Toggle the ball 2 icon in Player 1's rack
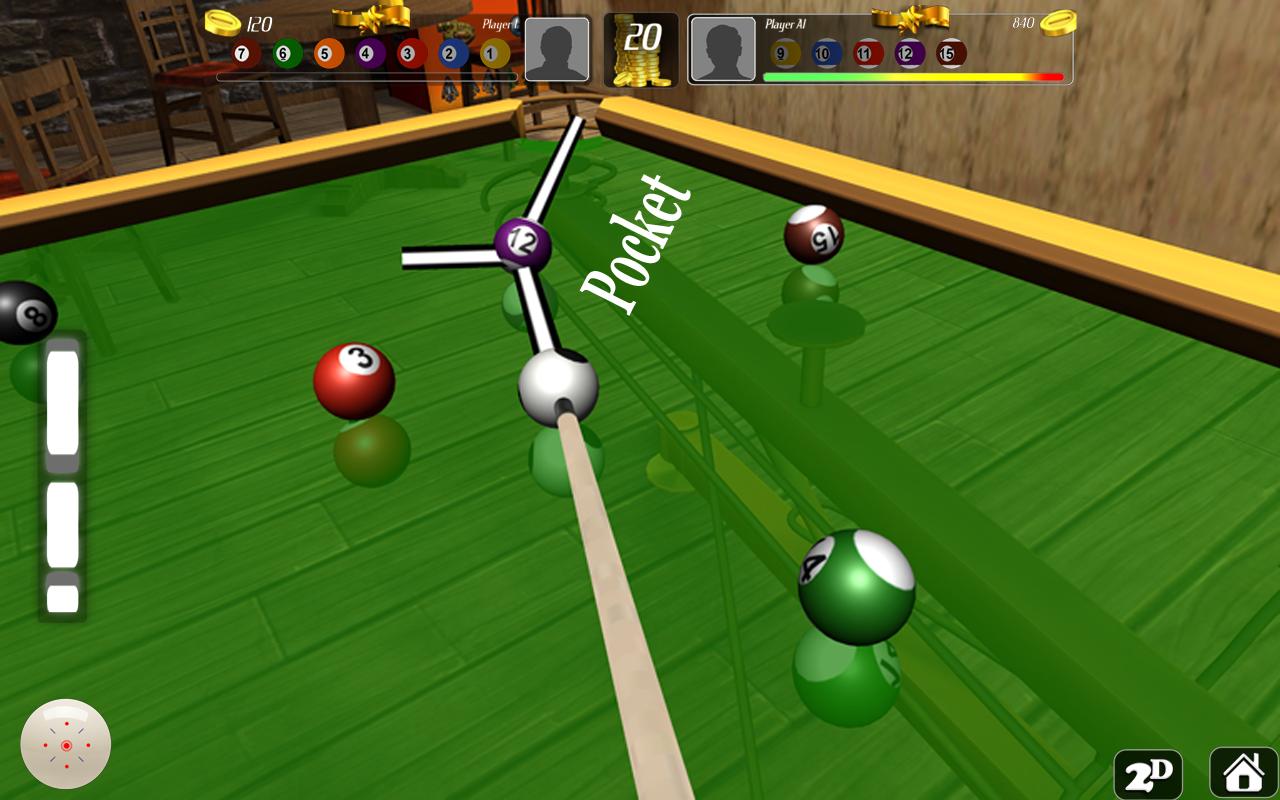The image size is (1280, 800). pyautogui.click(x=448, y=53)
